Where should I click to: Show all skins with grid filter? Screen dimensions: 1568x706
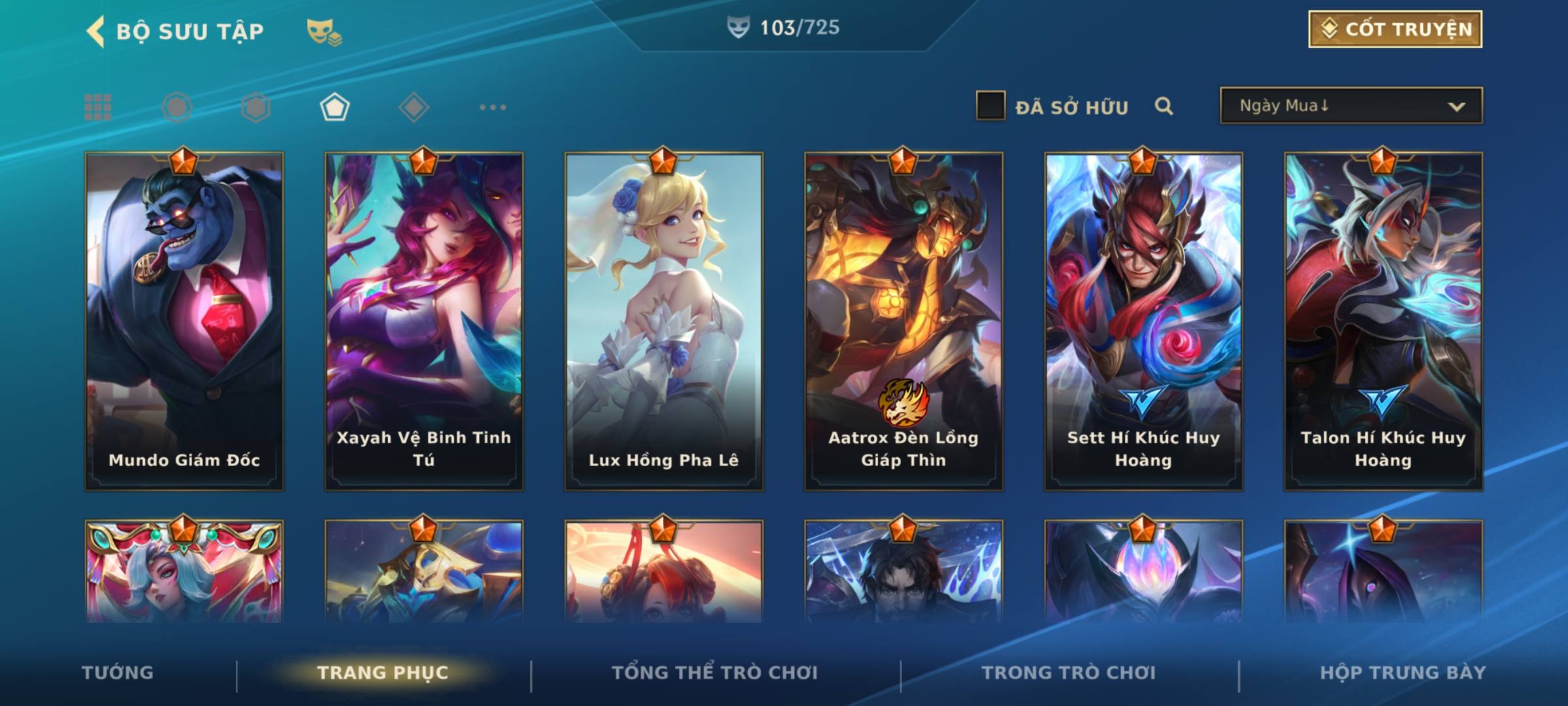(98, 107)
